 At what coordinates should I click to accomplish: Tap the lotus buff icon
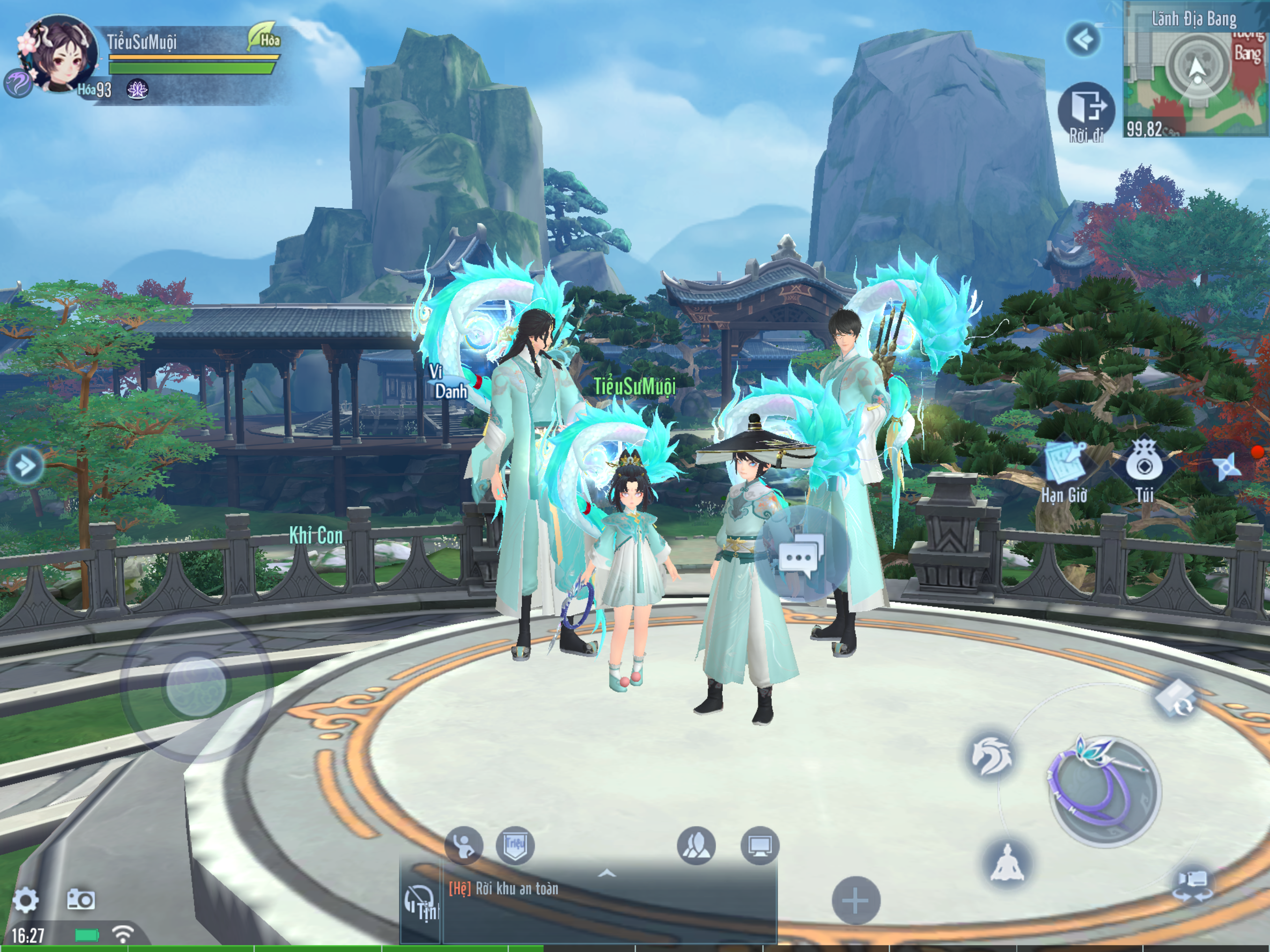(137, 90)
